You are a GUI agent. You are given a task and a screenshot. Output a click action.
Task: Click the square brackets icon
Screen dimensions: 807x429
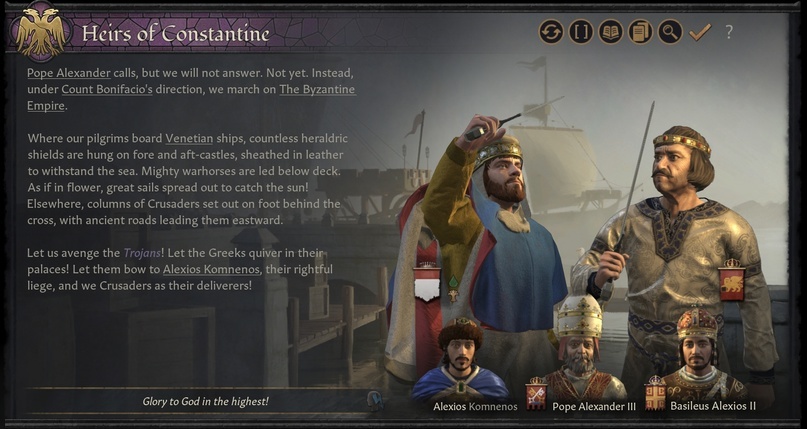click(581, 32)
